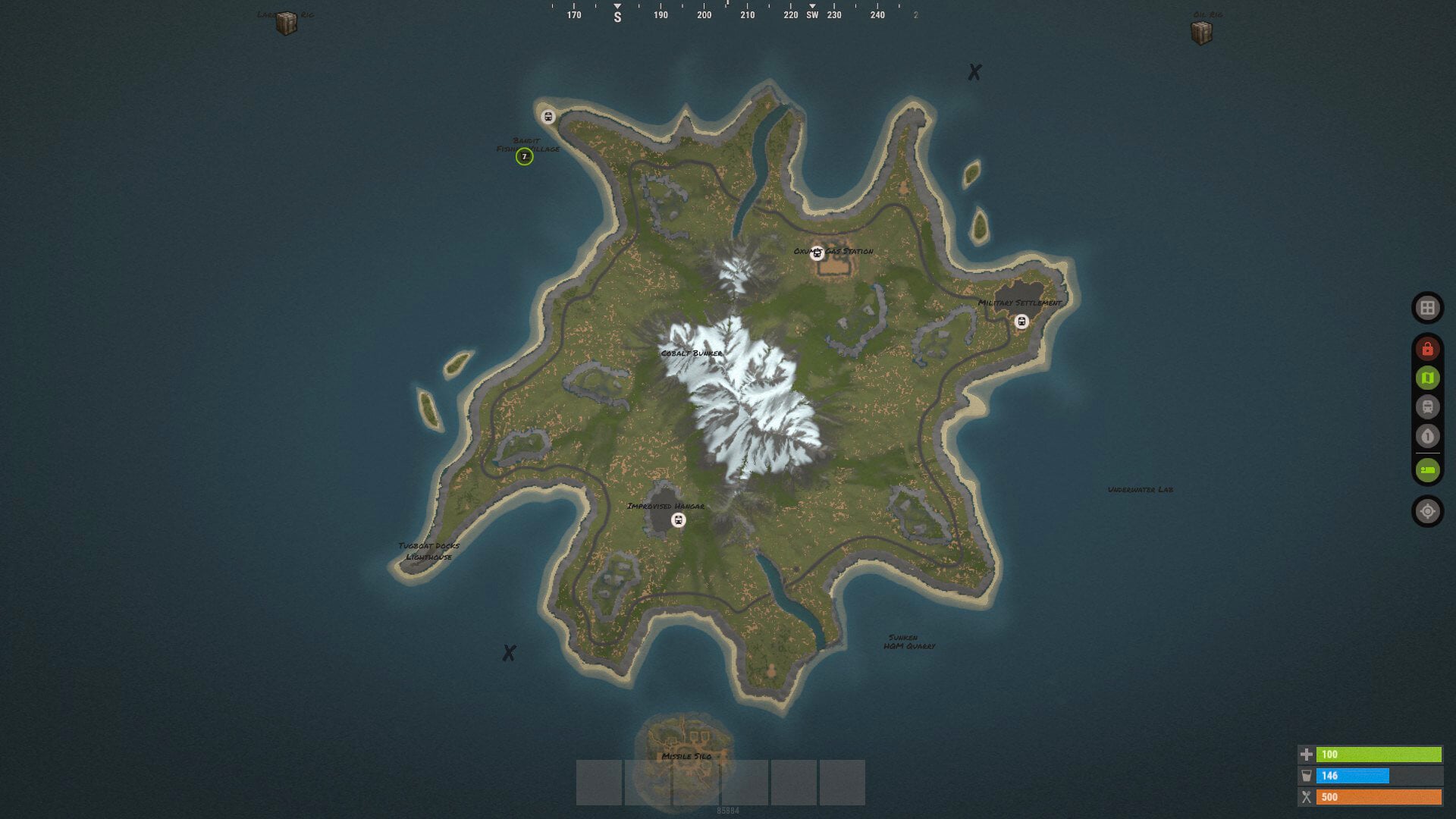
Task: Click the Improvised Hangar train icon
Action: [679, 520]
